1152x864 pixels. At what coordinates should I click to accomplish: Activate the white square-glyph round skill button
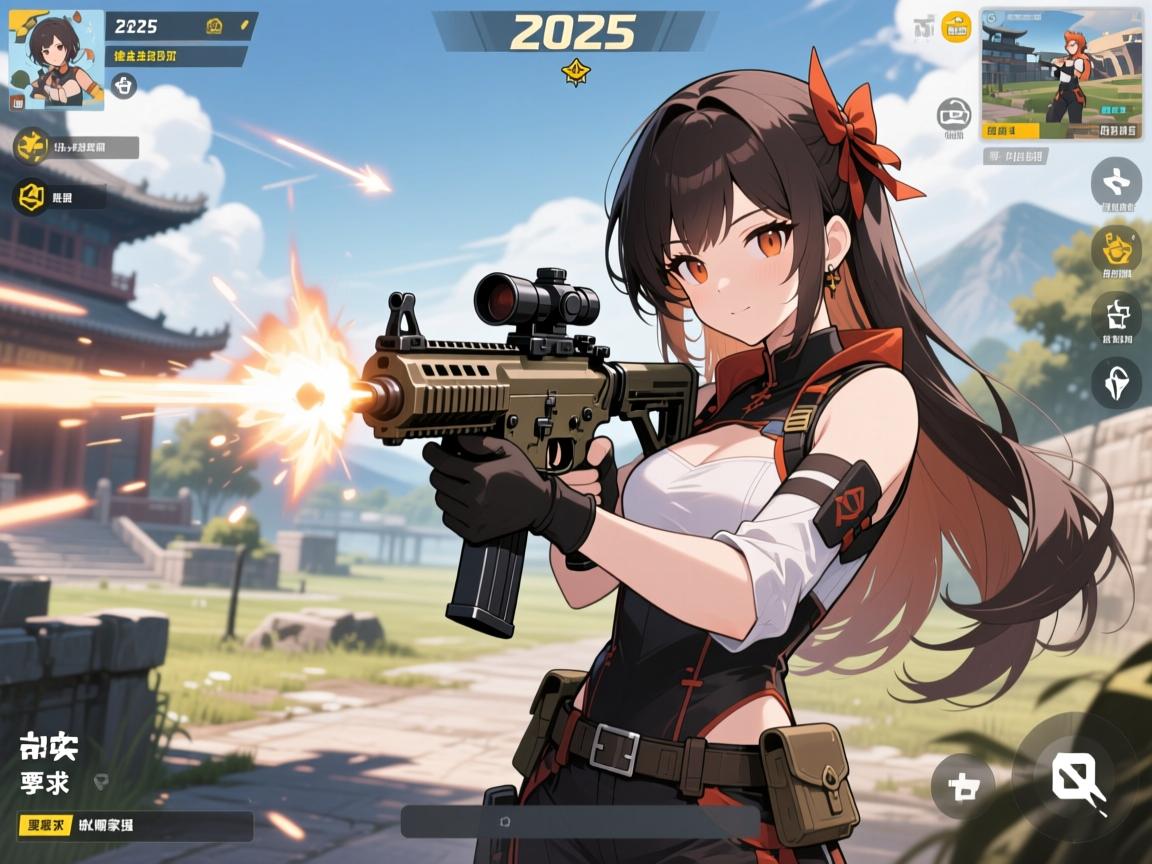1116,316
